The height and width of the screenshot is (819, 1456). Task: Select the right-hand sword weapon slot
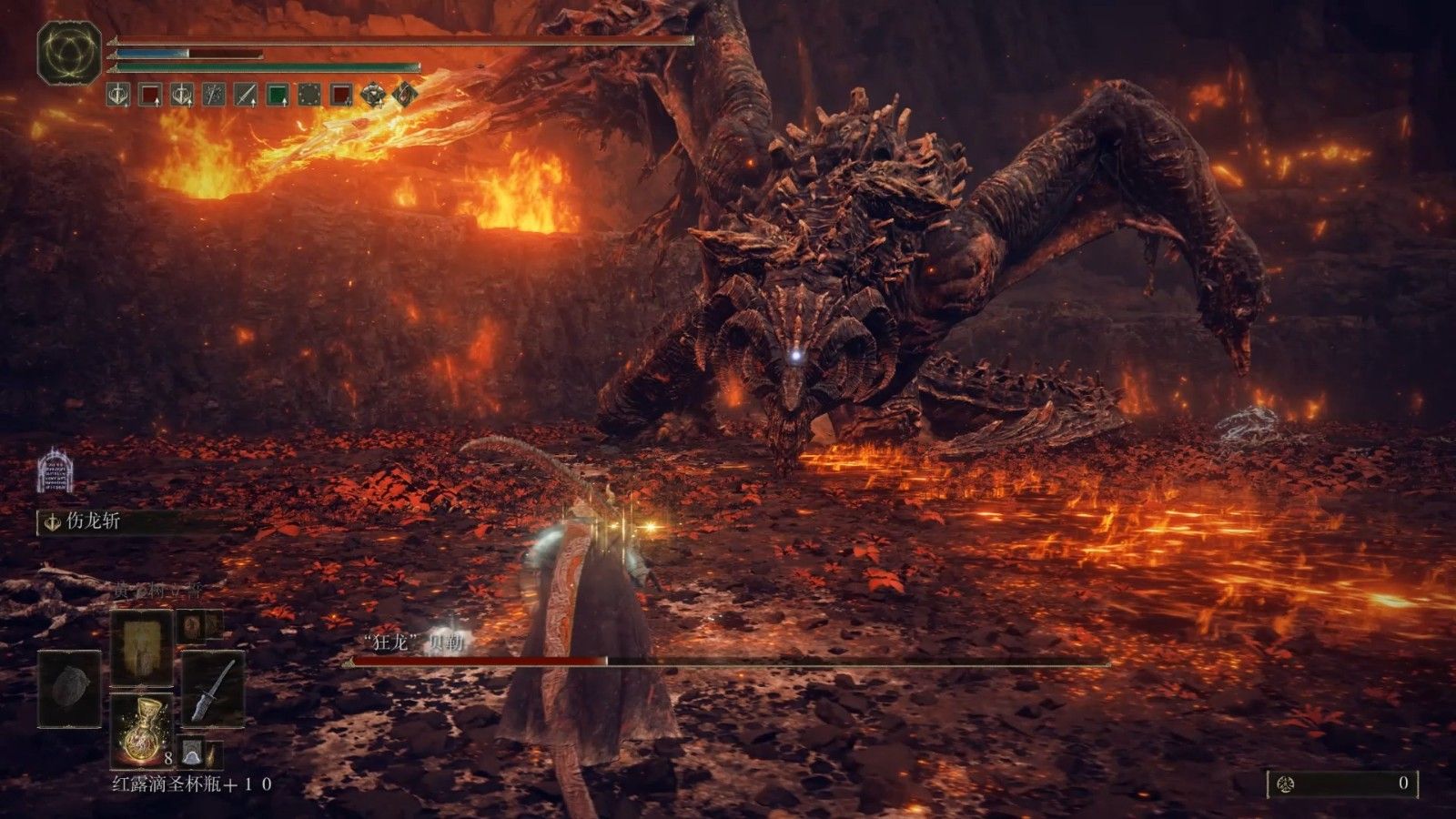coord(213,688)
